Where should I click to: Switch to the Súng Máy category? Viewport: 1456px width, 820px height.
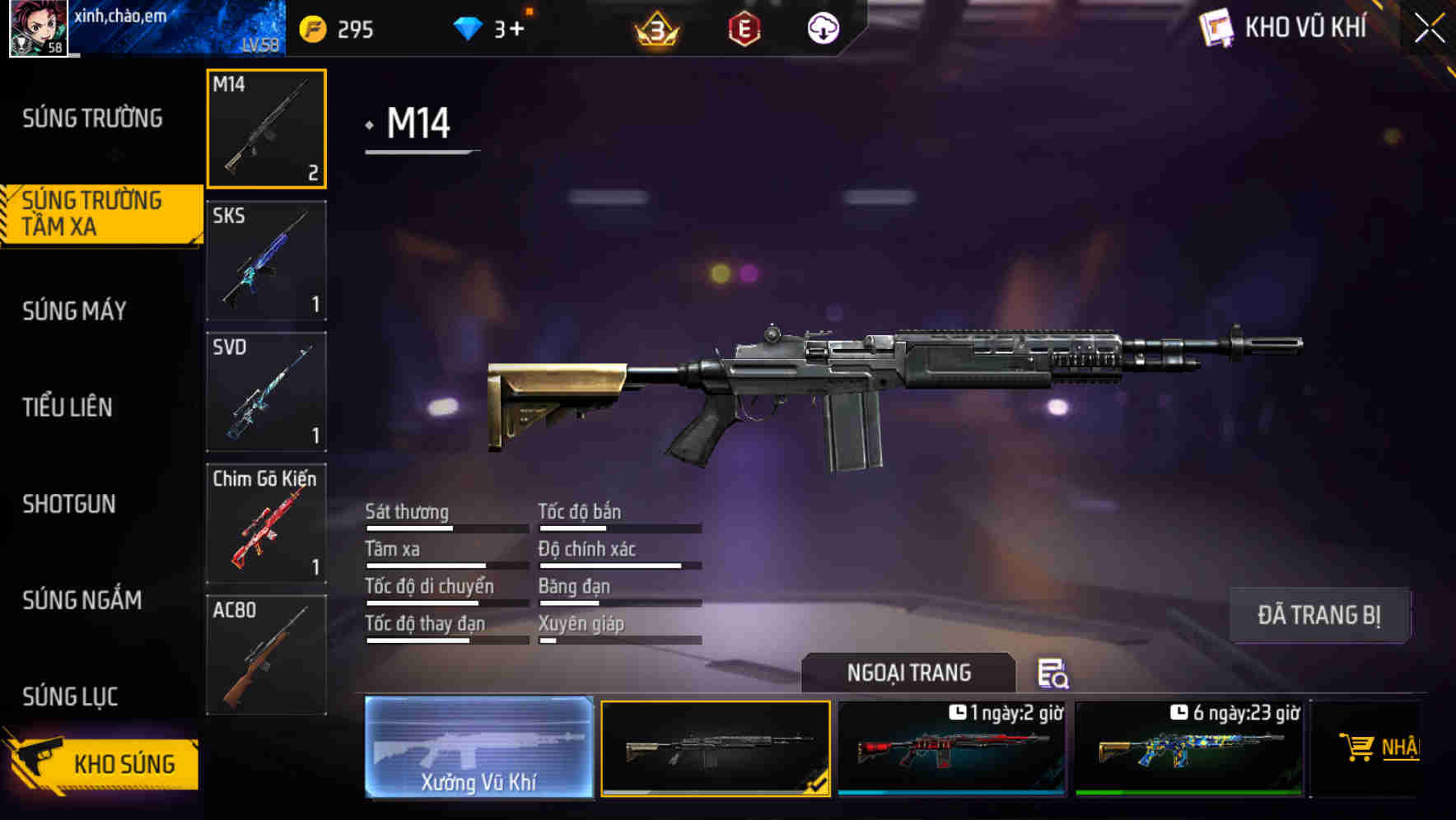[74, 311]
